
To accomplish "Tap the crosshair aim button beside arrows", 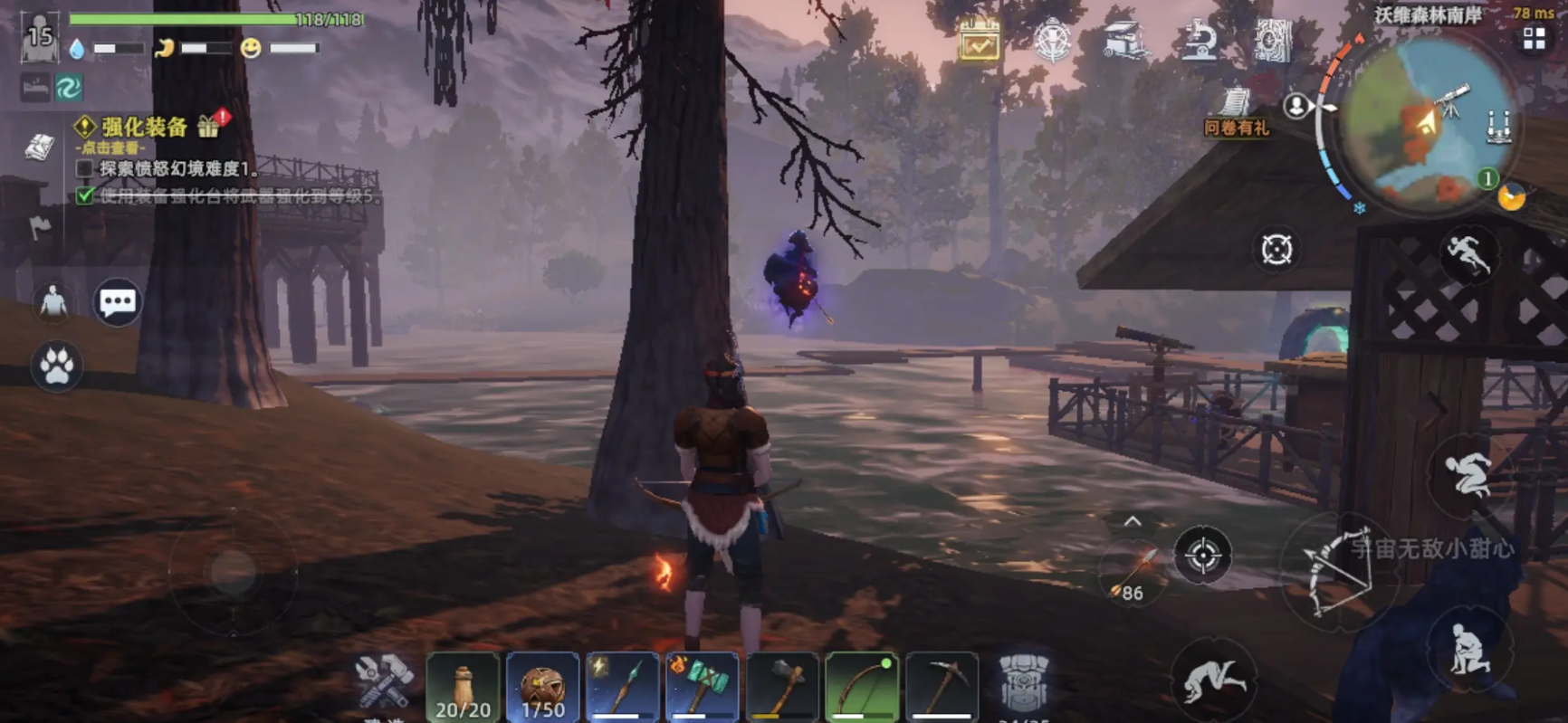I will point(1202,555).
